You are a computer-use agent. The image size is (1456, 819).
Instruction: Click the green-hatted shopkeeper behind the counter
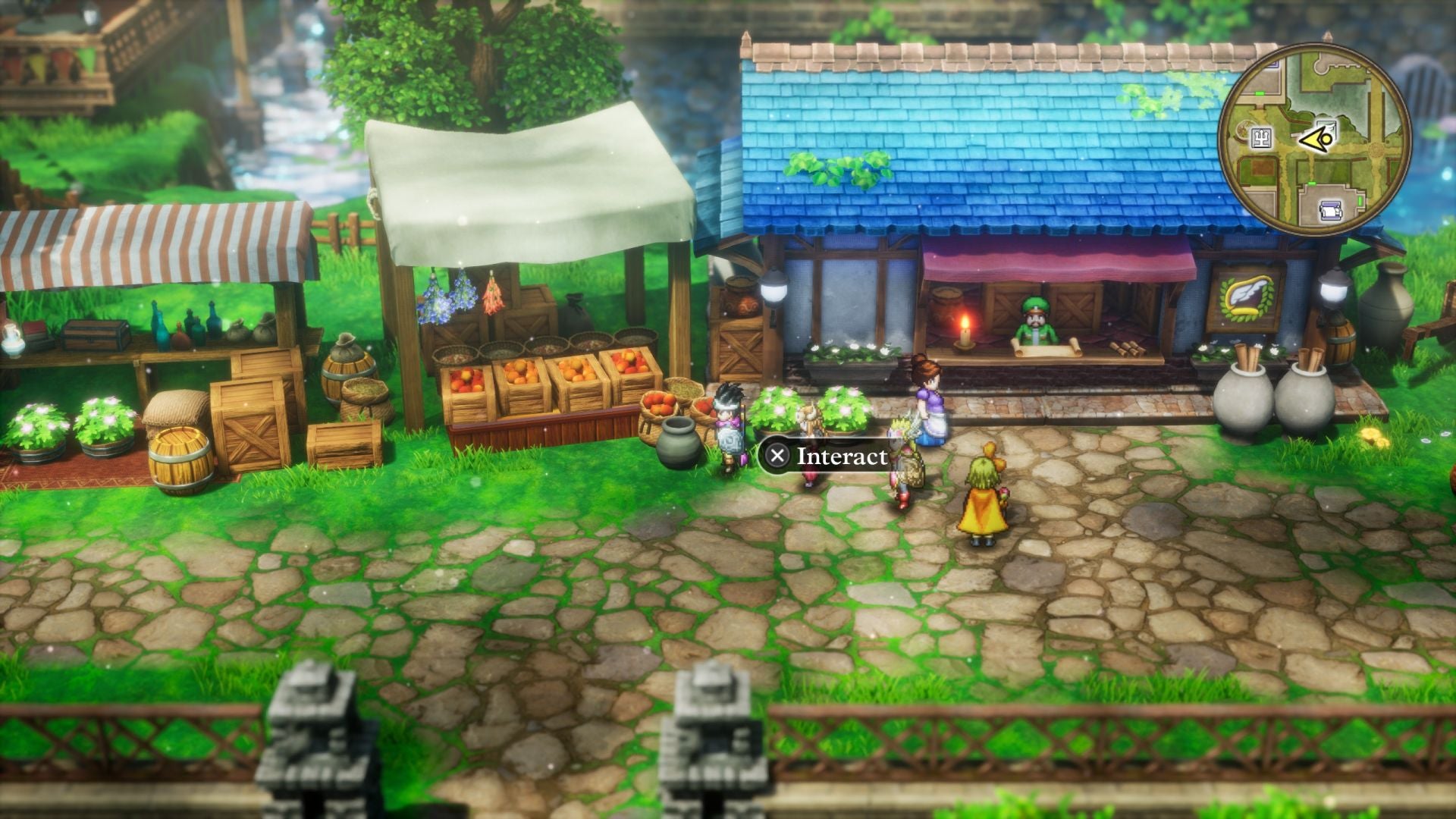pos(1034,322)
